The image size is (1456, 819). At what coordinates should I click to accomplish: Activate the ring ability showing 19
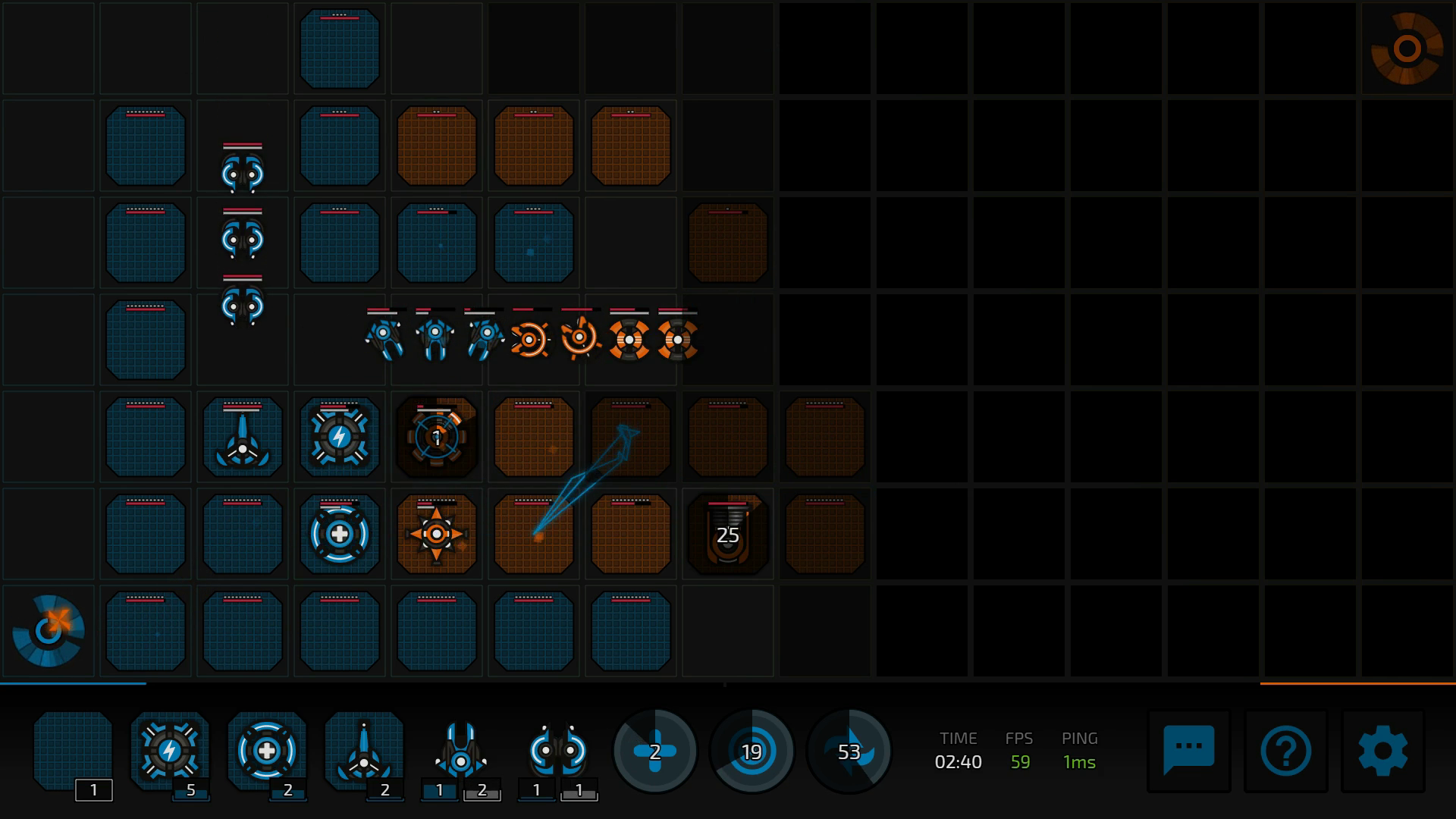pyautogui.click(x=752, y=752)
